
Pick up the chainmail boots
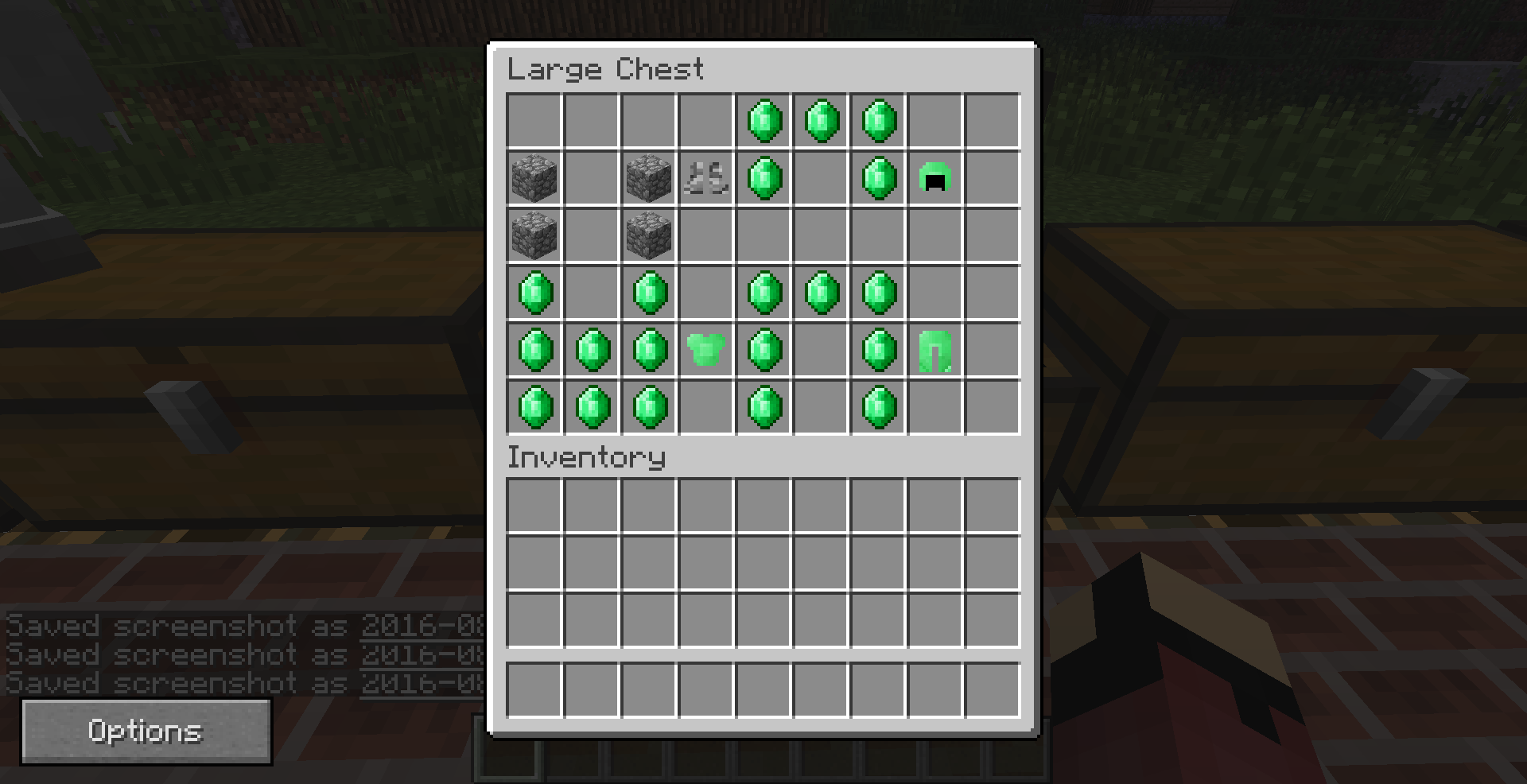[706, 177]
